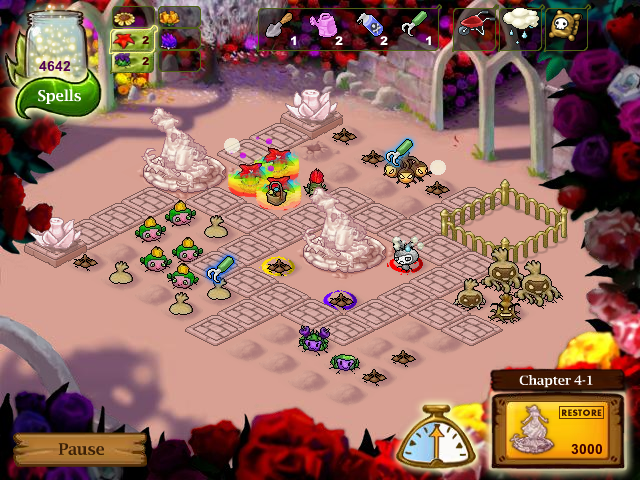Pause the game
This screenshot has width=640, height=480.
80,449
